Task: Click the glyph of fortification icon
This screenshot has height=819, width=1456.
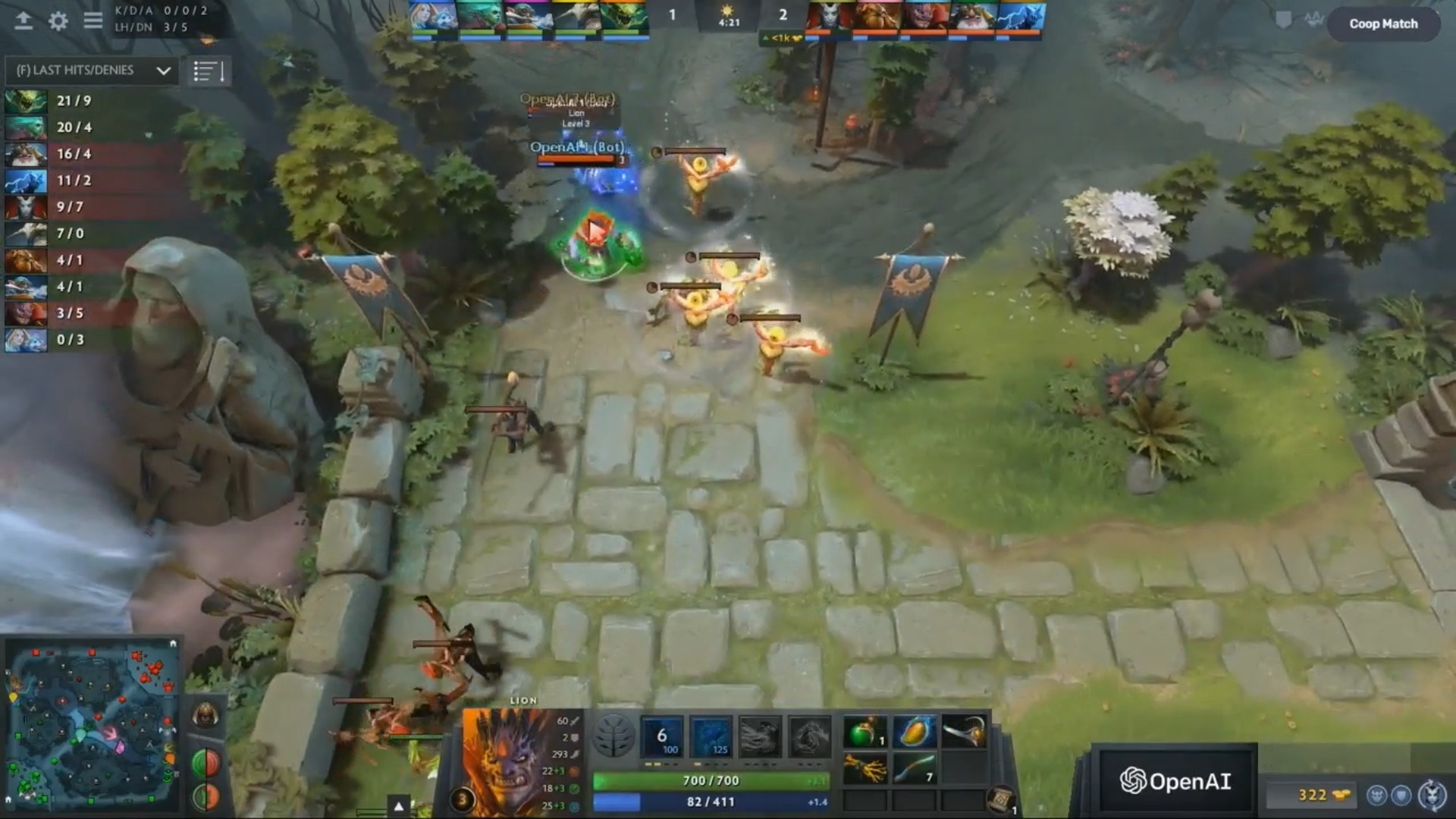Action: tap(1401, 796)
